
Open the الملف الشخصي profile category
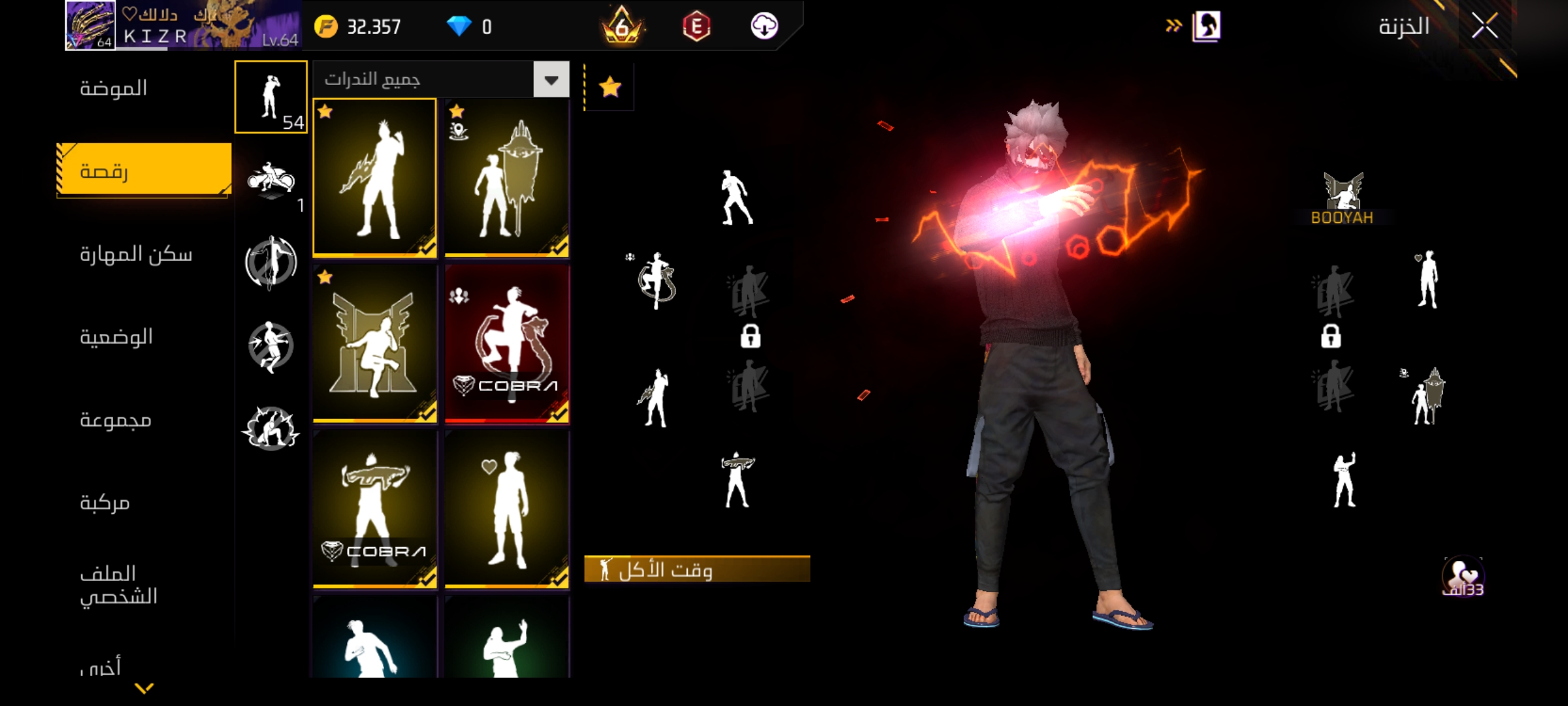(118, 585)
